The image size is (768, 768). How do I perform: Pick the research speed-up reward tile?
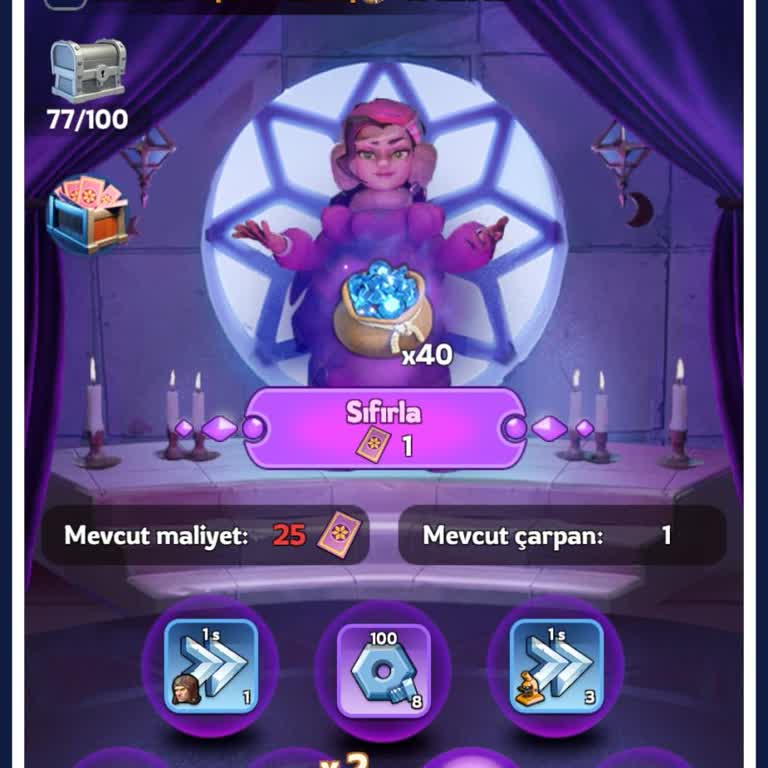556,665
